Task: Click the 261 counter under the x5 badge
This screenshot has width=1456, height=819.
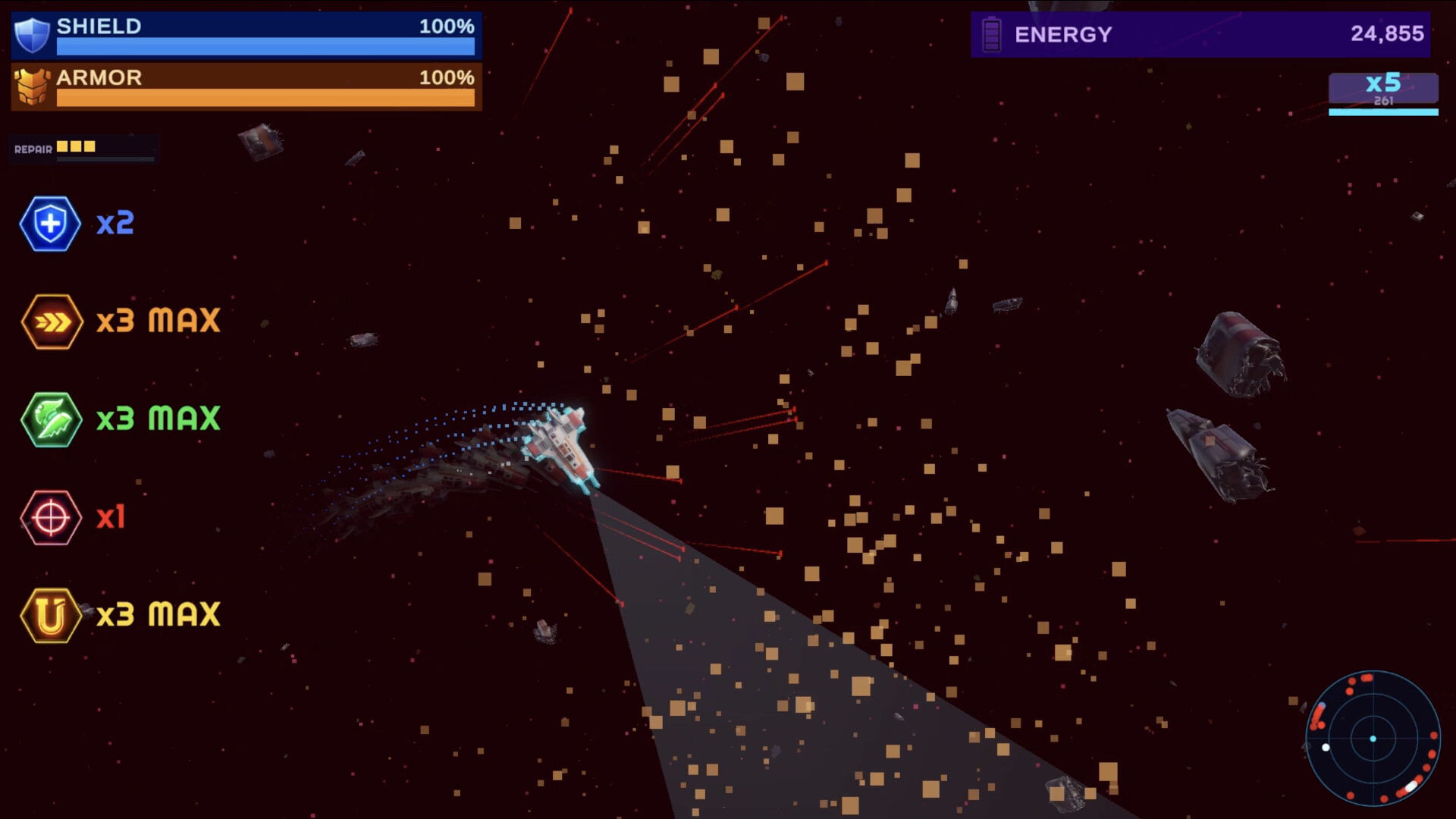Action: (x=1383, y=100)
